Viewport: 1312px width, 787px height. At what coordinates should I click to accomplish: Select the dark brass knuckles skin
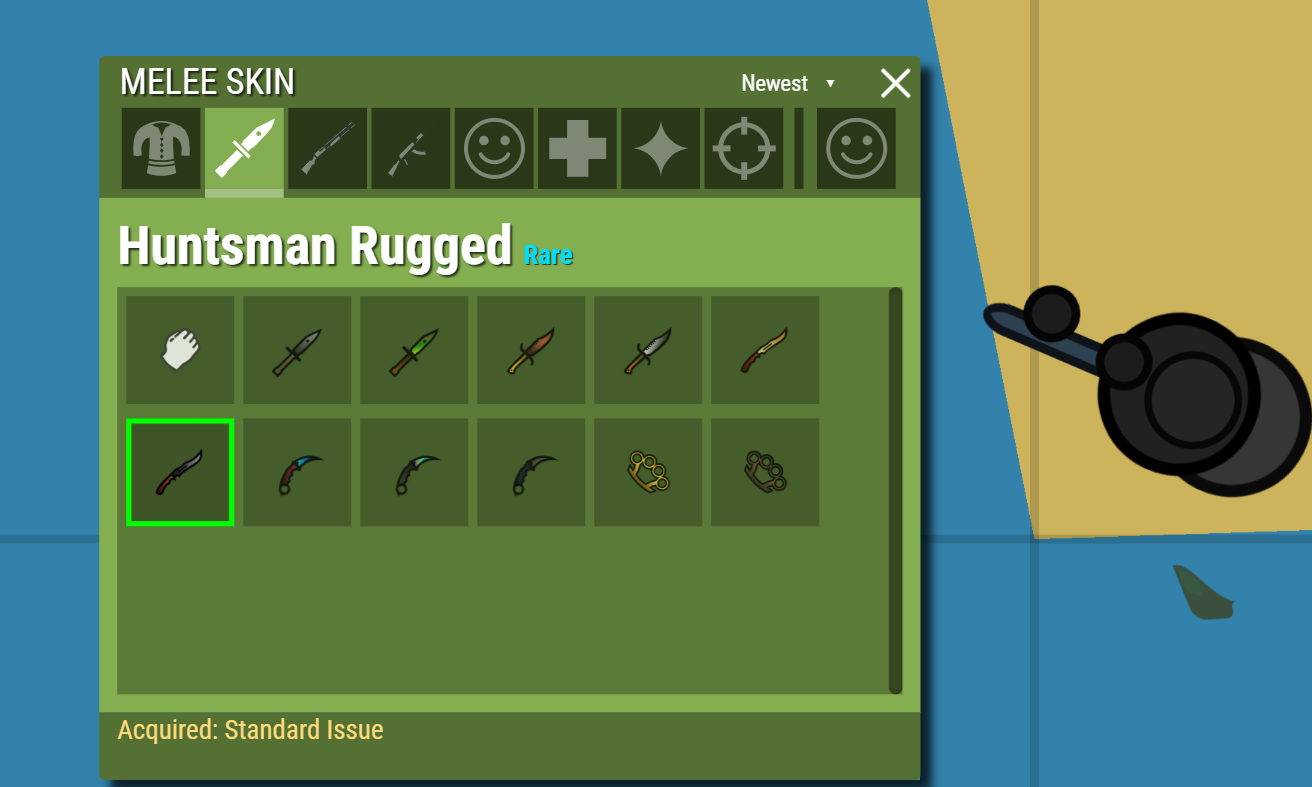point(765,471)
